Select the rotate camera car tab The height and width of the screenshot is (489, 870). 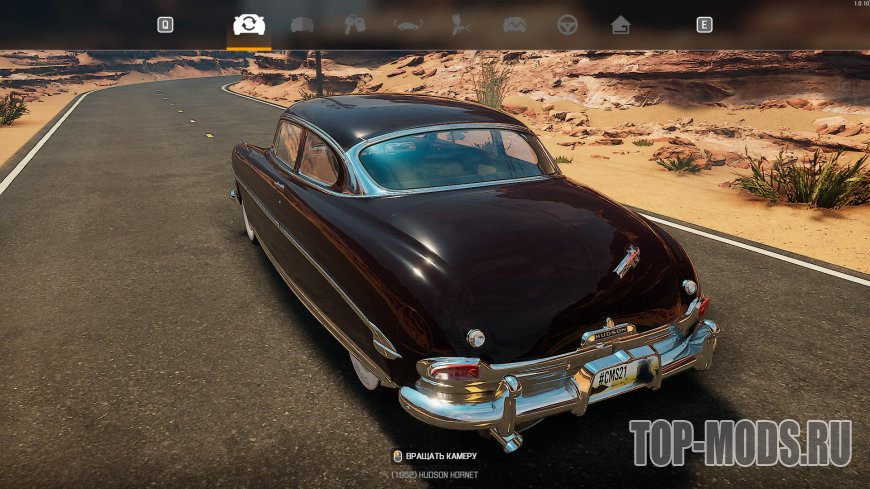click(249, 25)
